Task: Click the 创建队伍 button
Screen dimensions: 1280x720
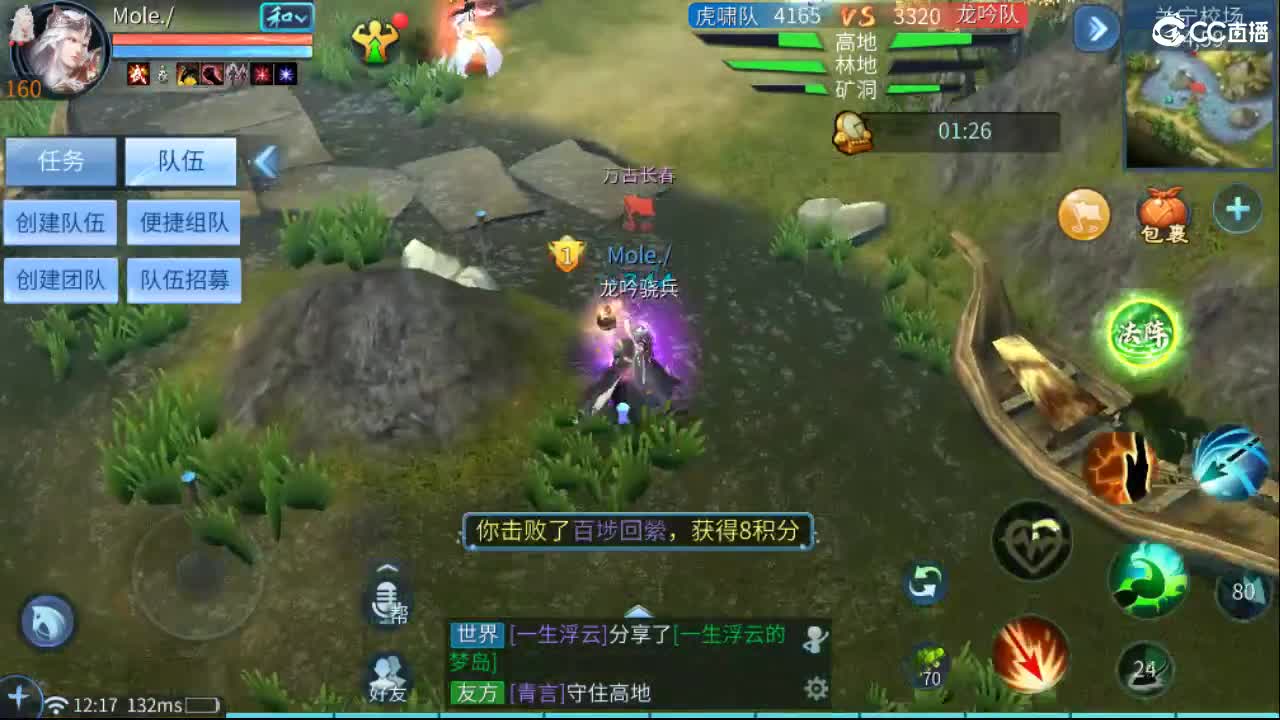Action: pos(61,222)
